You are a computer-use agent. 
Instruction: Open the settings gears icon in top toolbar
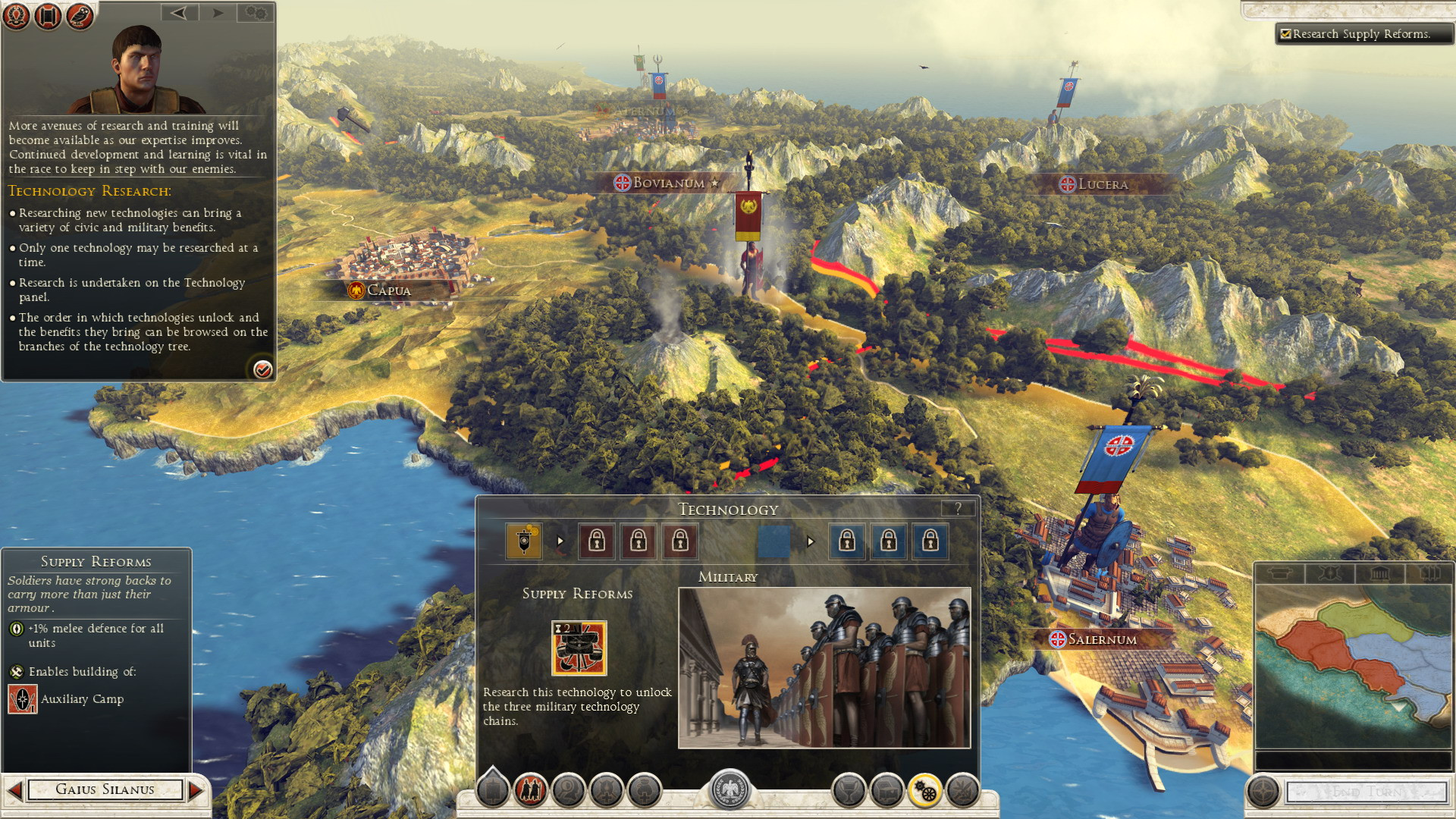click(256, 12)
